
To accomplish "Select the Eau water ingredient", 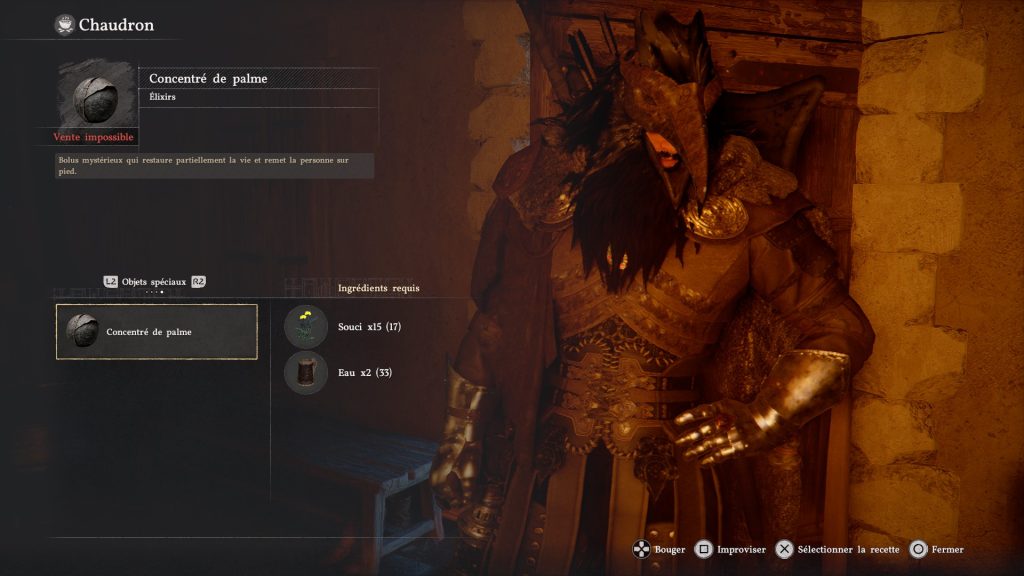I will coord(305,372).
